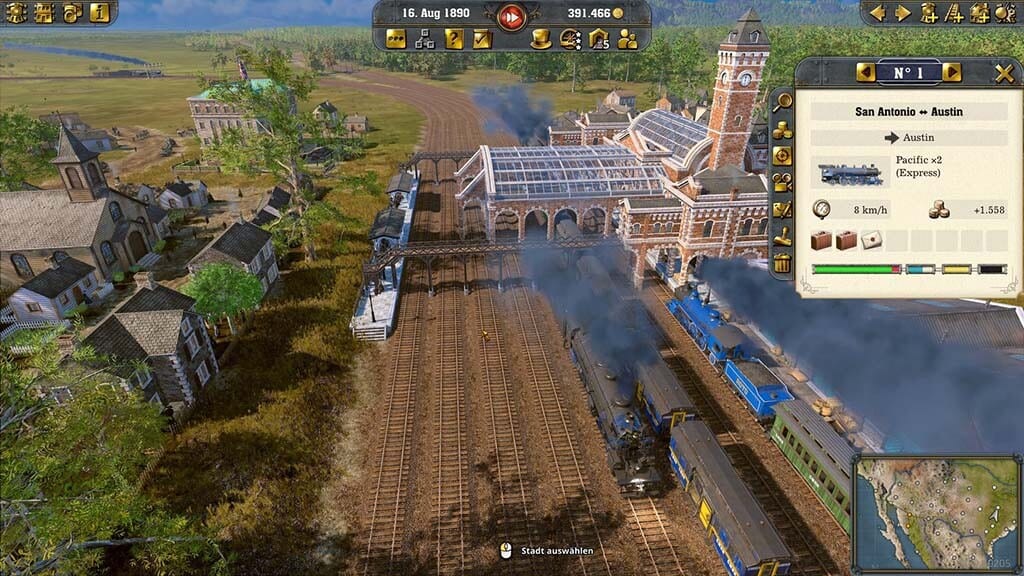Go to the next train in panel
The width and height of the screenshot is (1024, 576).
pyautogui.click(x=951, y=73)
